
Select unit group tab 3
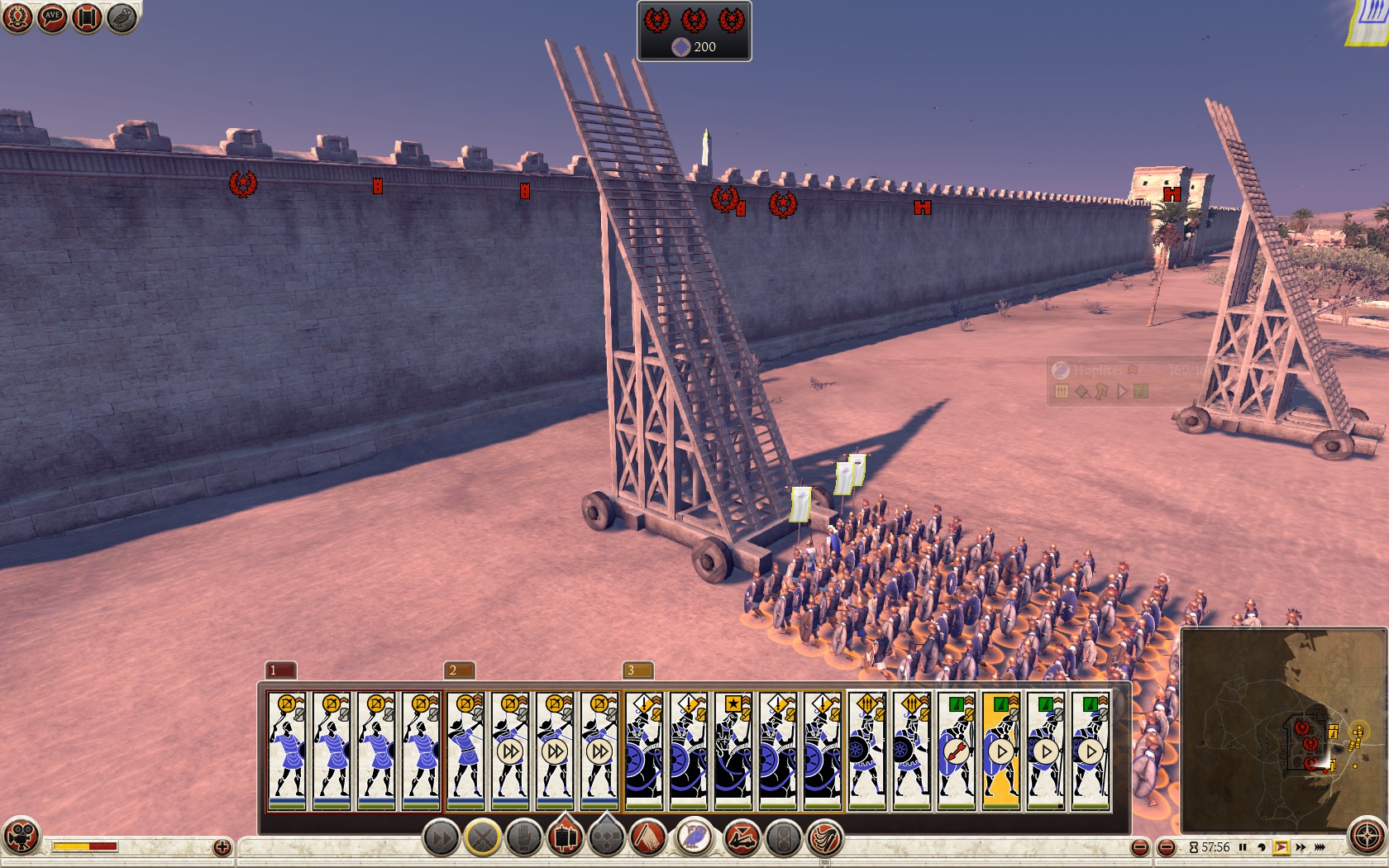coord(637,670)
